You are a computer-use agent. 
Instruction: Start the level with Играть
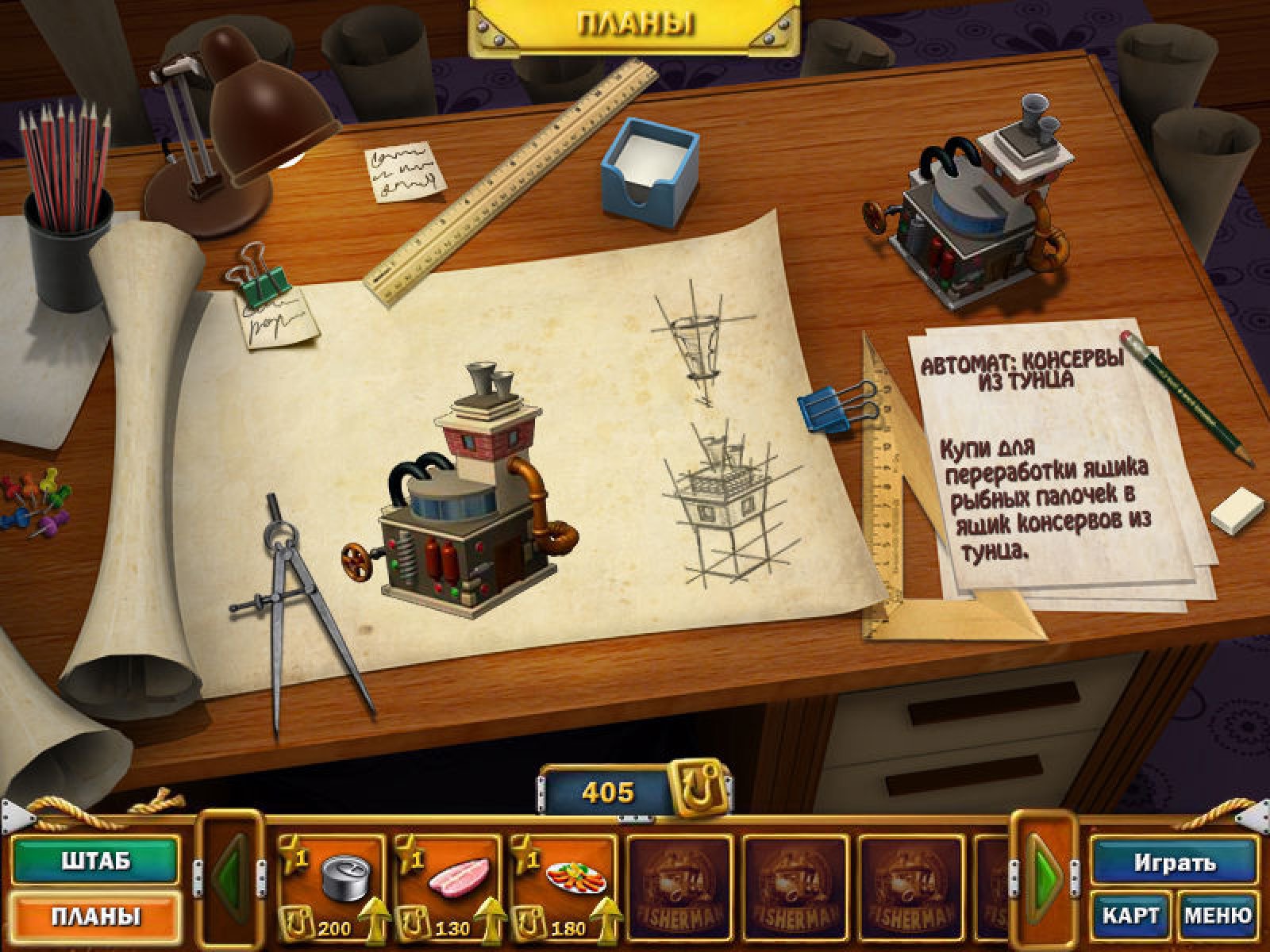tap(1174, 862)
